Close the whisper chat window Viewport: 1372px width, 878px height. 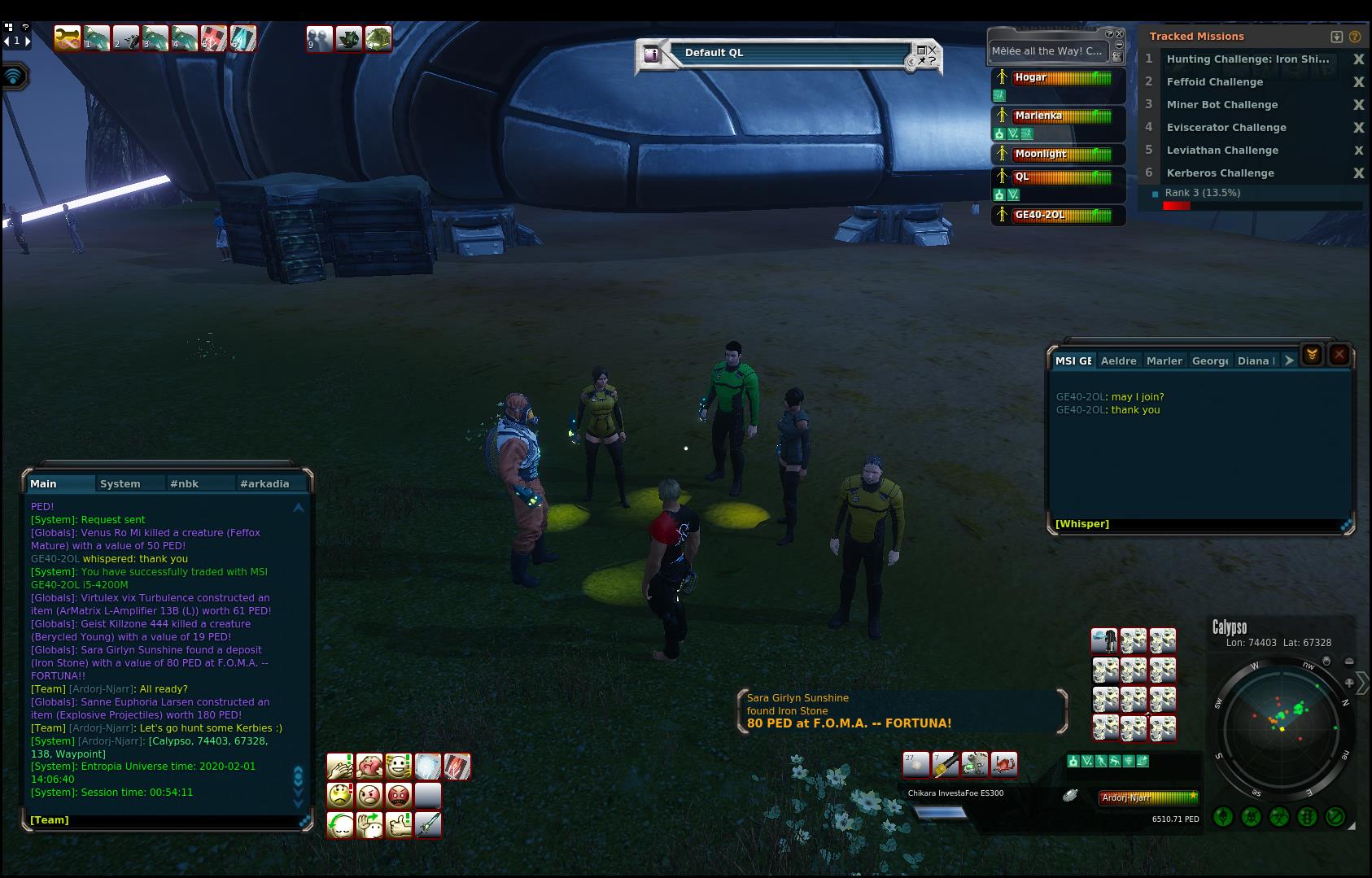[1339, 355]
